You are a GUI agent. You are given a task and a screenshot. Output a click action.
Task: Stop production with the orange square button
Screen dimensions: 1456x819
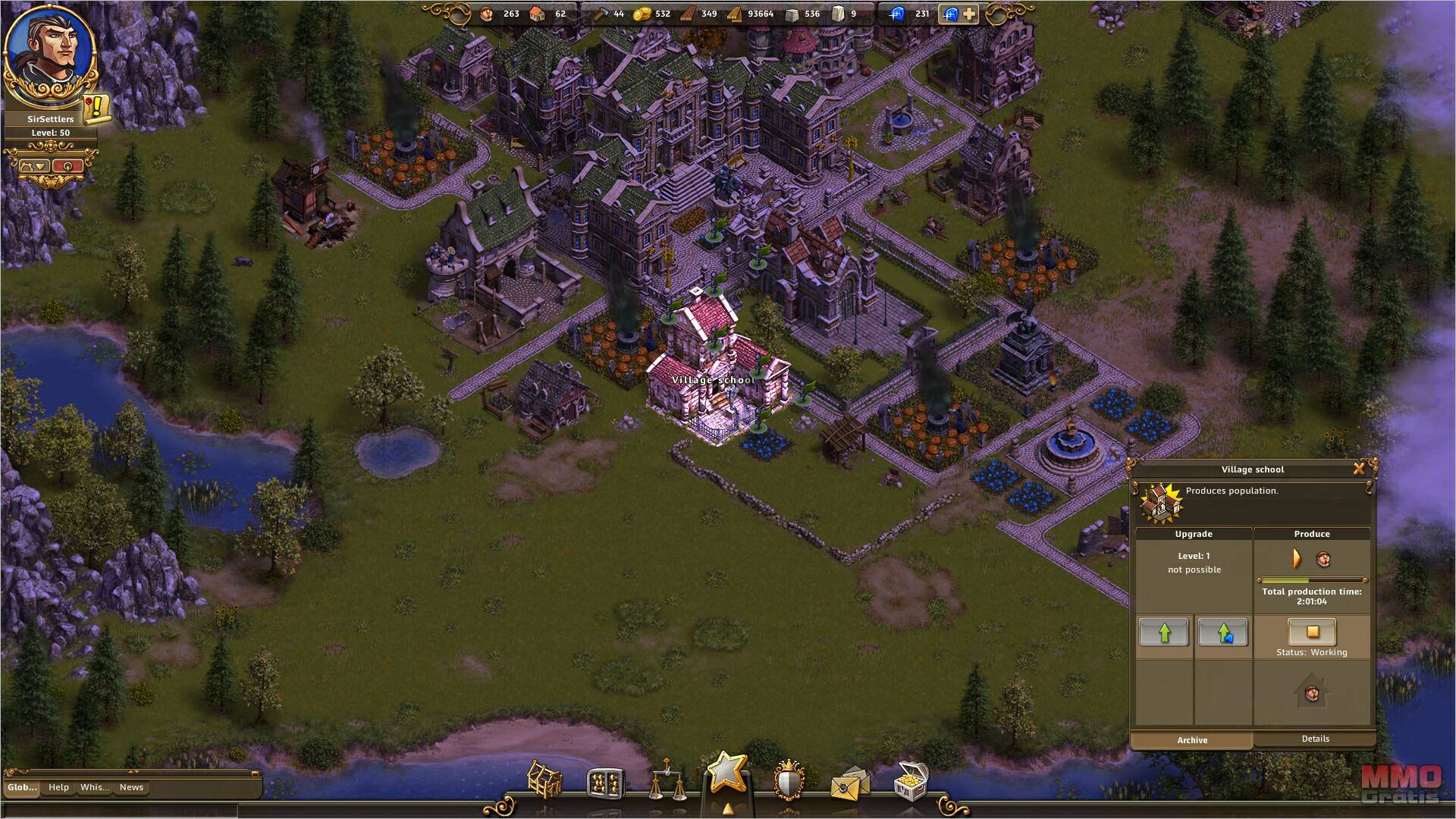tap(1312, 631)
